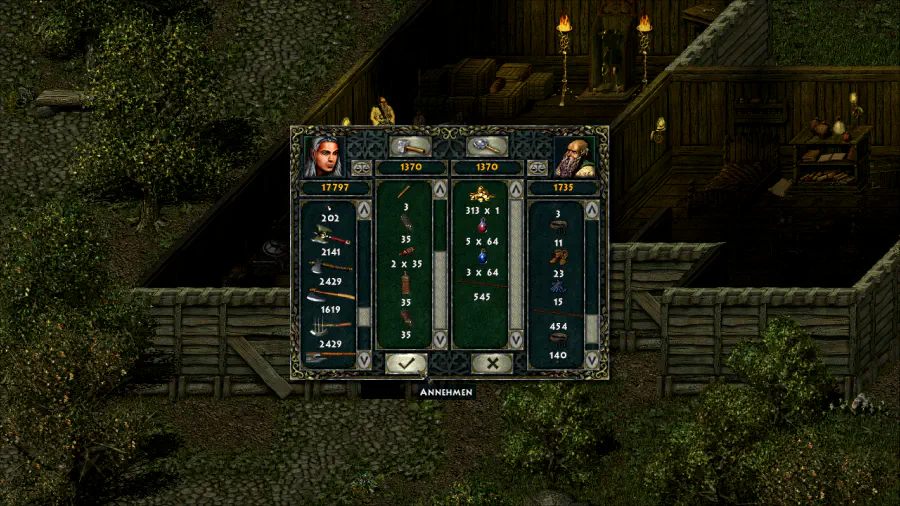The height and width of the screenshot is (506, 900).
Task: Choose the blue potion stack
Action: (x=479, y=256)
